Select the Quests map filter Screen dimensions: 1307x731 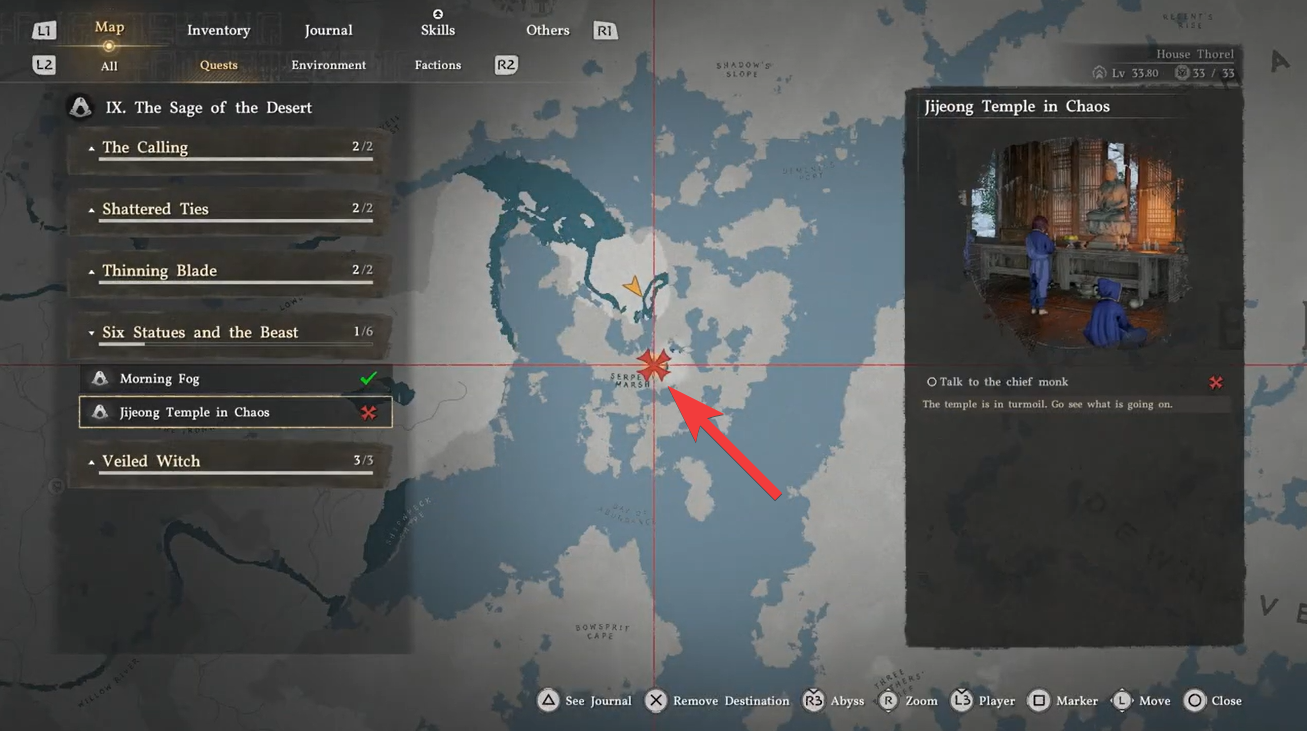pos(218,65)
